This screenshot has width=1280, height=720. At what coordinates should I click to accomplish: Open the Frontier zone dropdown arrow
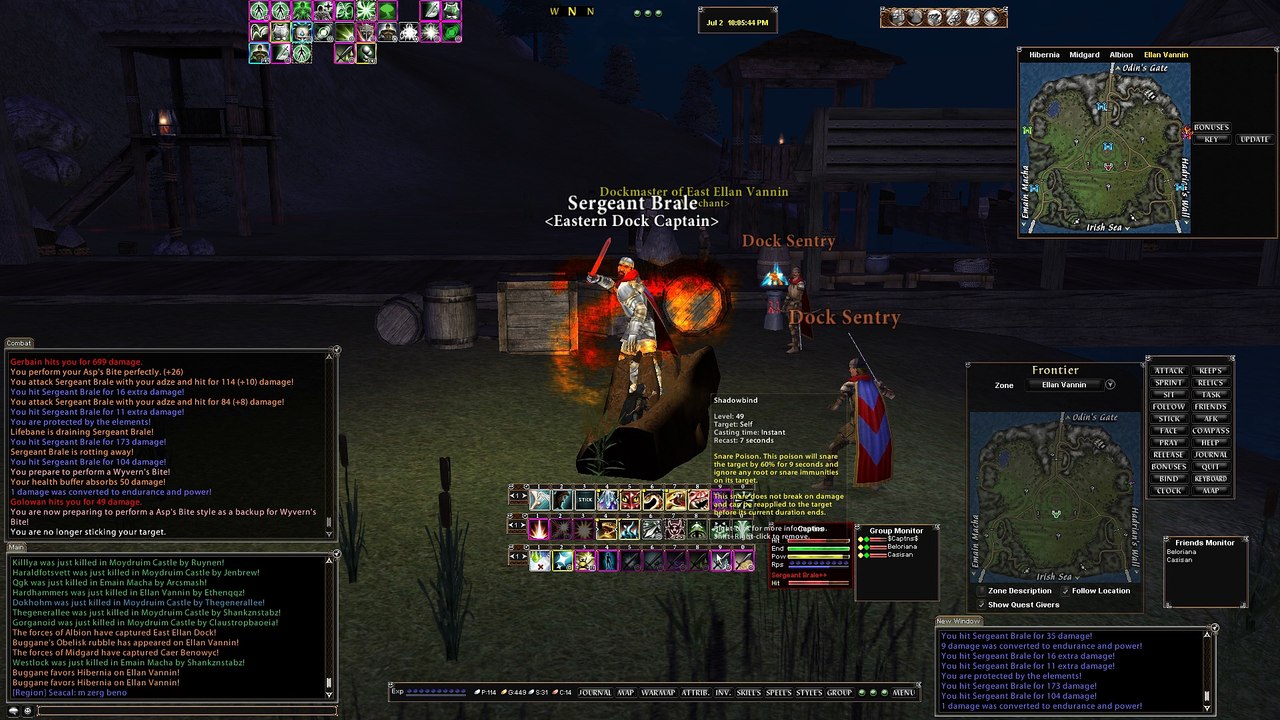1110,385
